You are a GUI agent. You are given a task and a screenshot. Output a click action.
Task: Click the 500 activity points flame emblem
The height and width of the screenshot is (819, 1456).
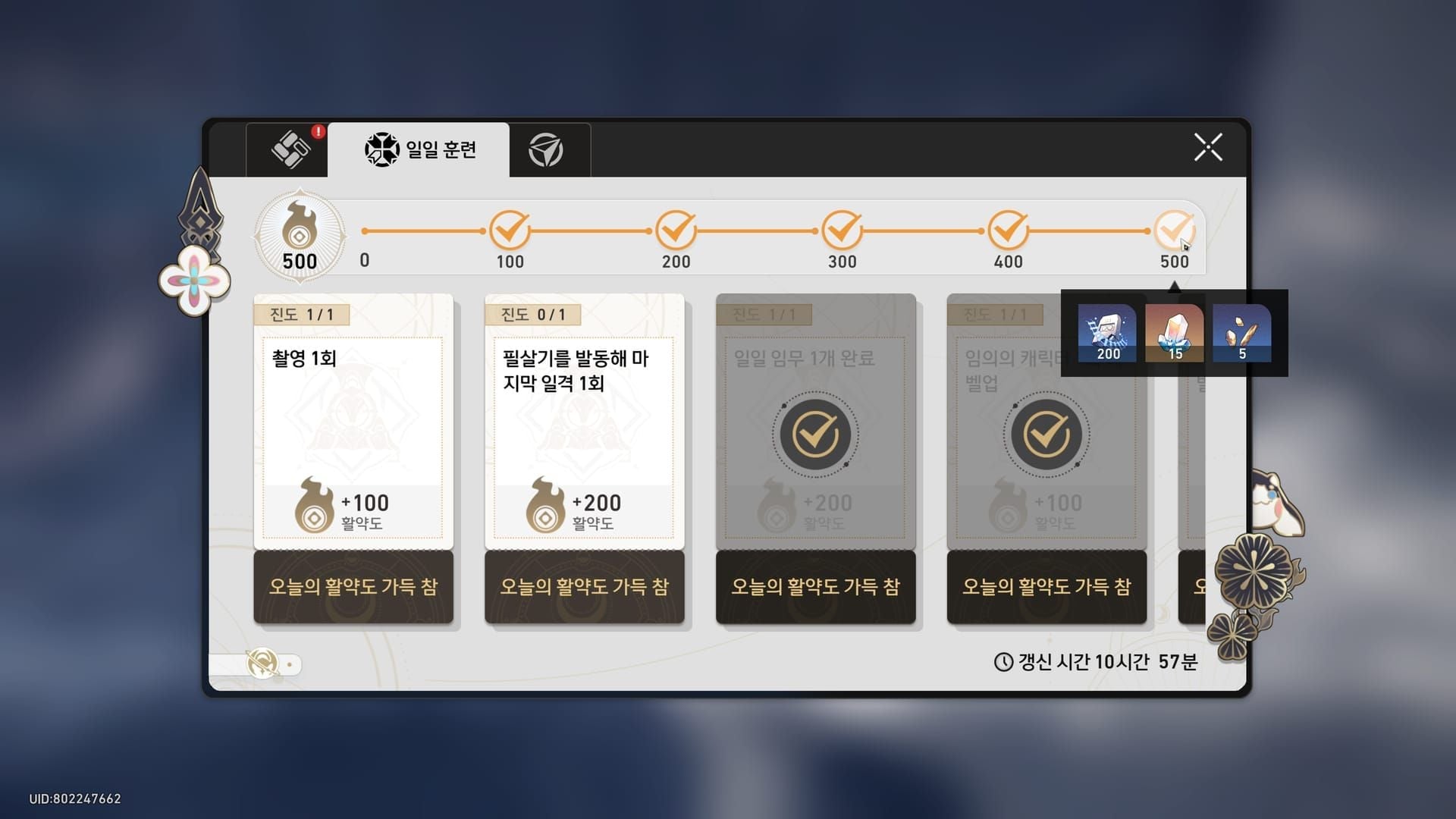[x=300, y=236]
